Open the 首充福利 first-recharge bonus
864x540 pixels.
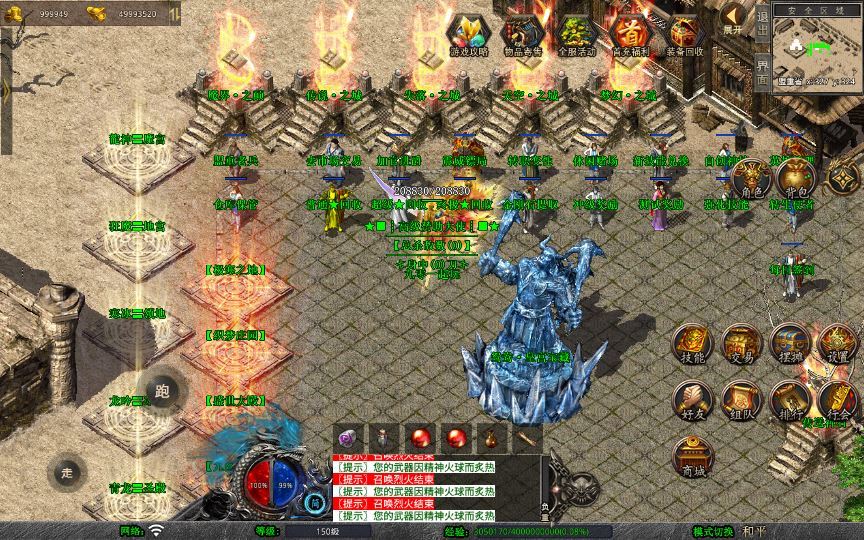(x=629, y=34)
